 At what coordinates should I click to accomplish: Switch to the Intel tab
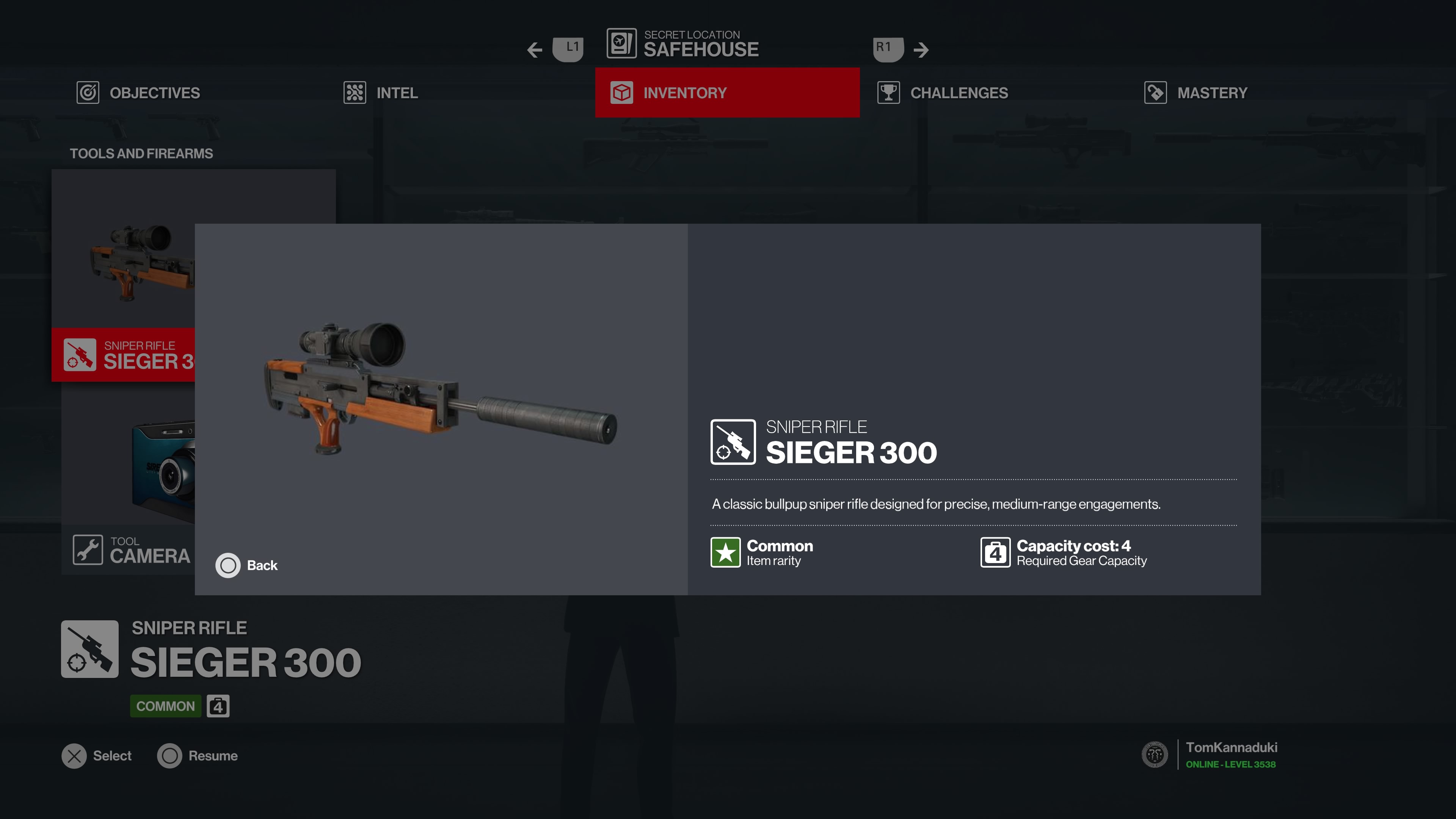(396, 93)
